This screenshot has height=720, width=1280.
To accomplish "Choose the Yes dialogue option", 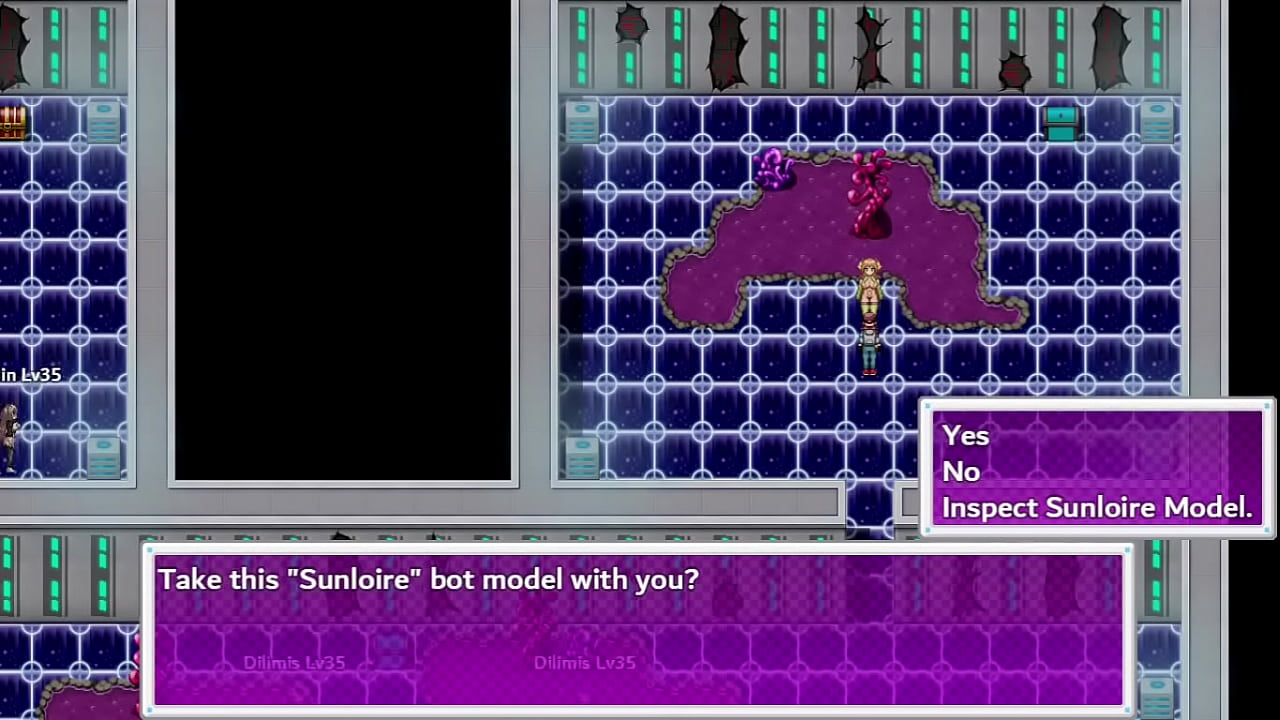I will point(966,436).
